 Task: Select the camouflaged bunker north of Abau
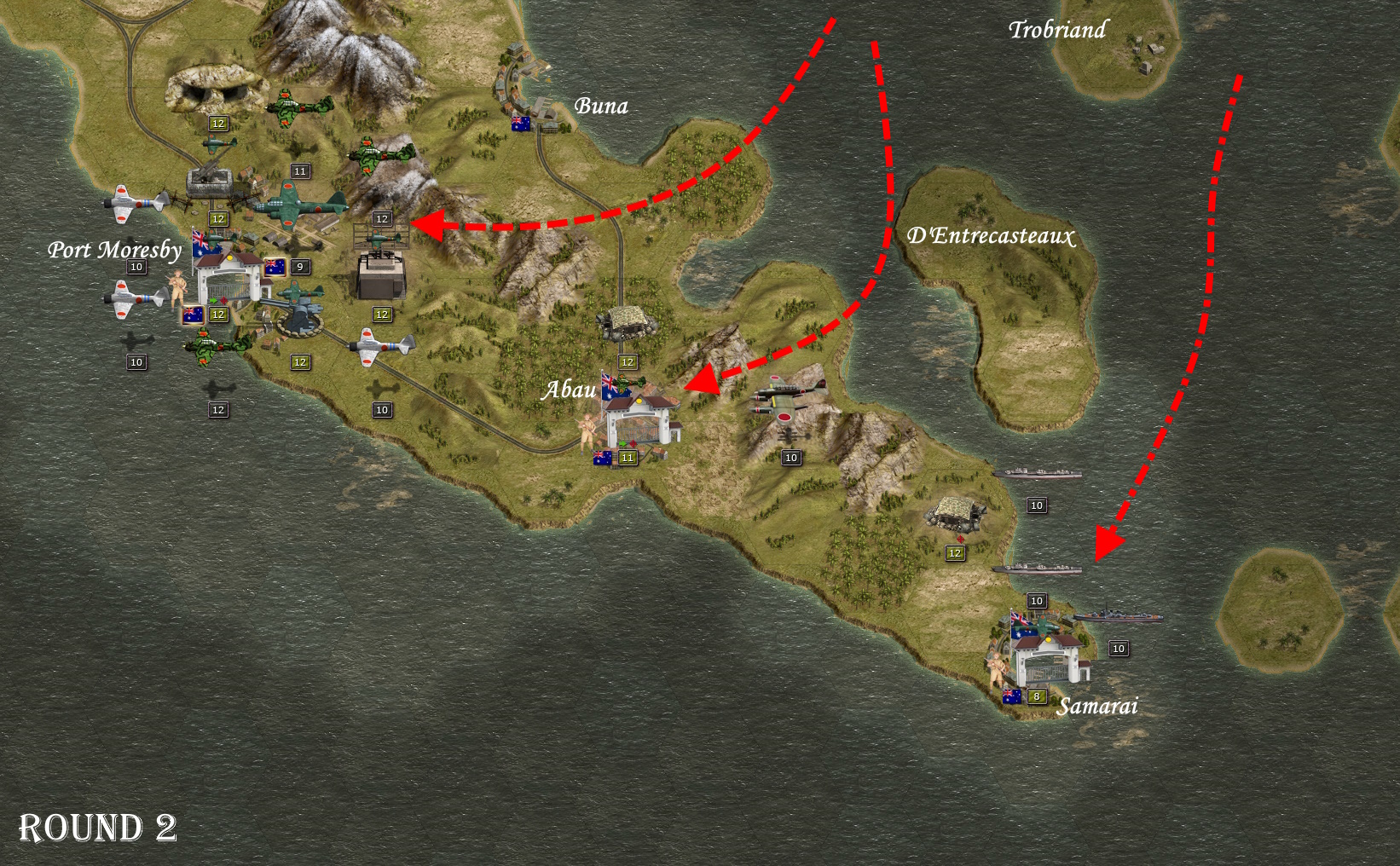[x=628, y=323]
